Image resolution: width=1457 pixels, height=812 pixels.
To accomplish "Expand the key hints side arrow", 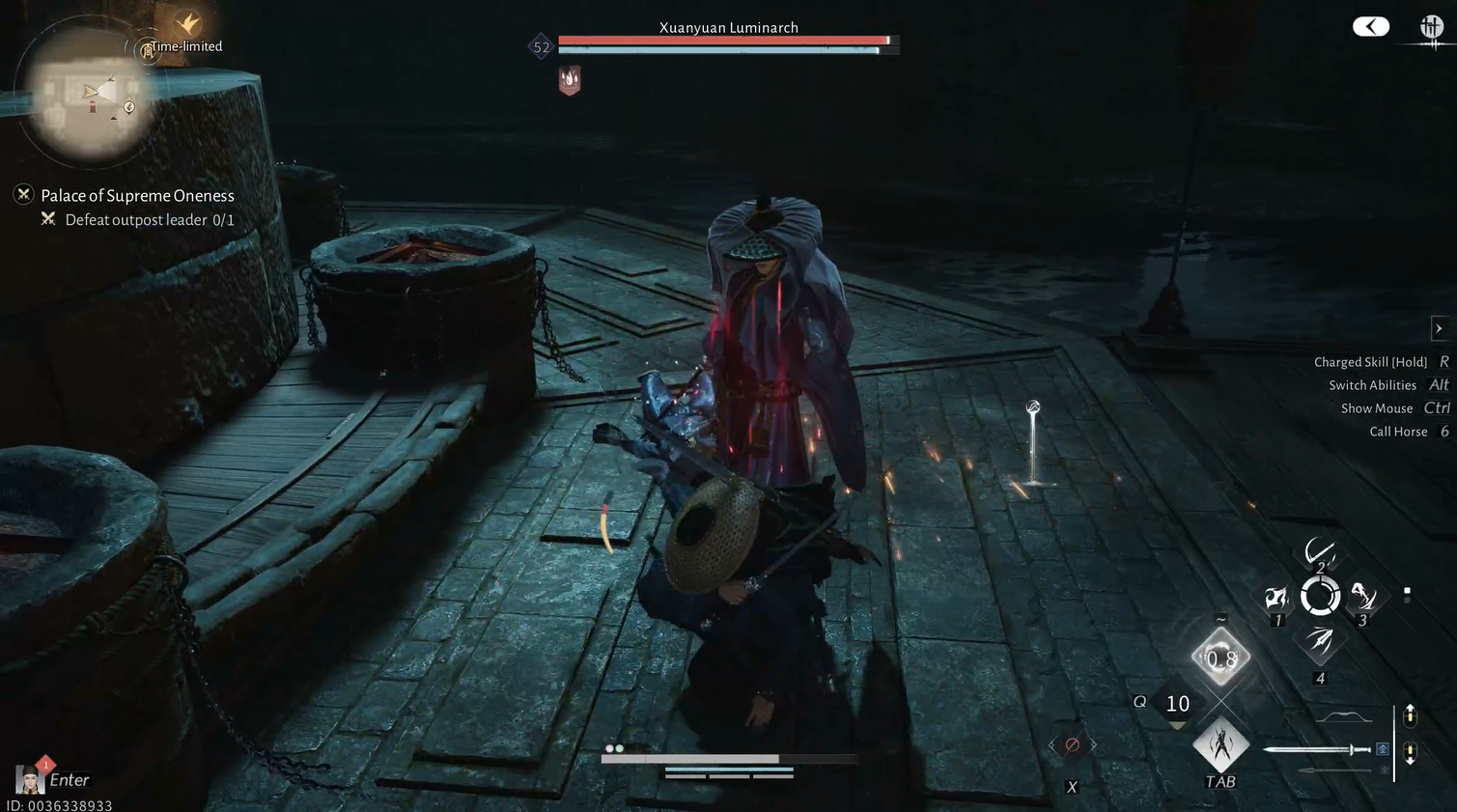I will pos(1439,328).
